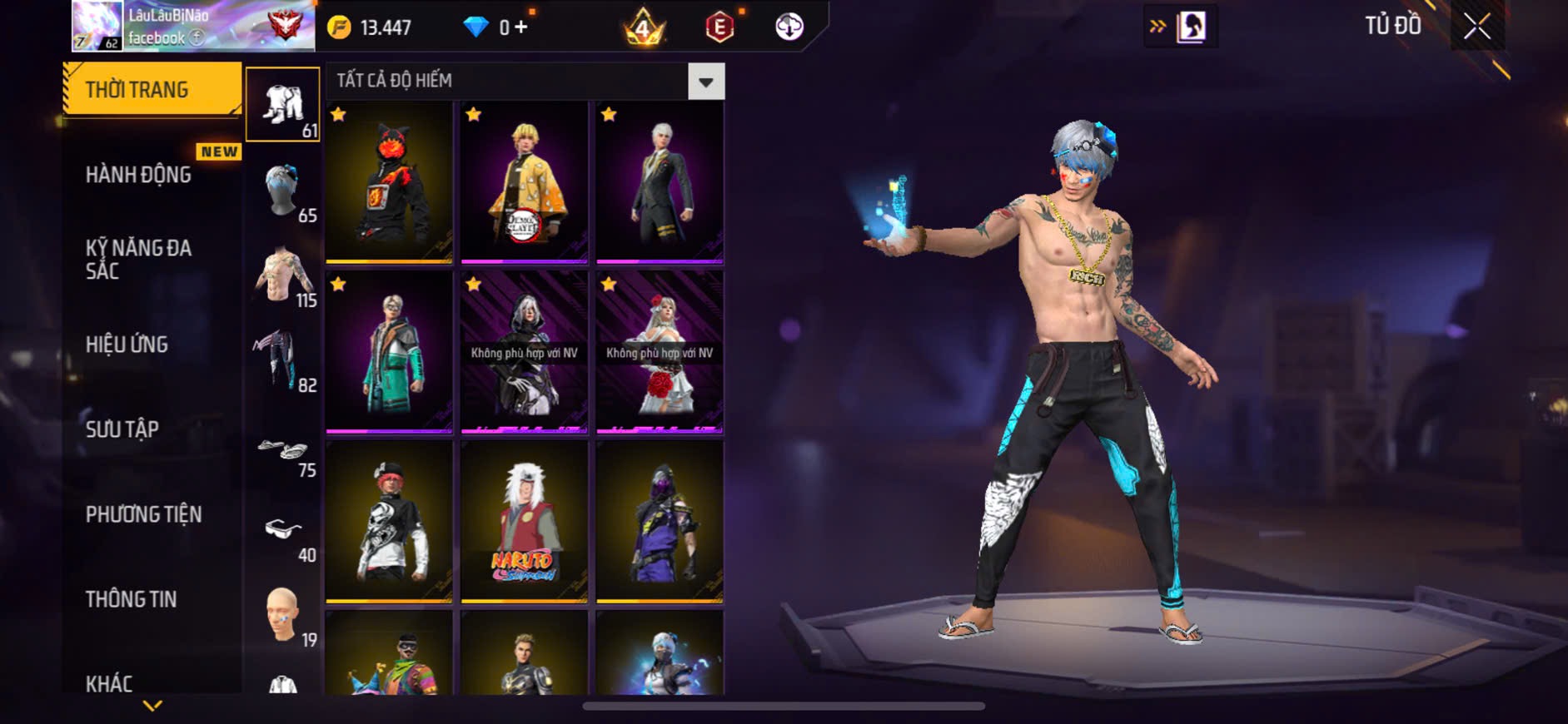Viewport: 1568px width, 724px height.
Task: Choose the Naruto Jiraiya costume
Action: click(524, 521)
